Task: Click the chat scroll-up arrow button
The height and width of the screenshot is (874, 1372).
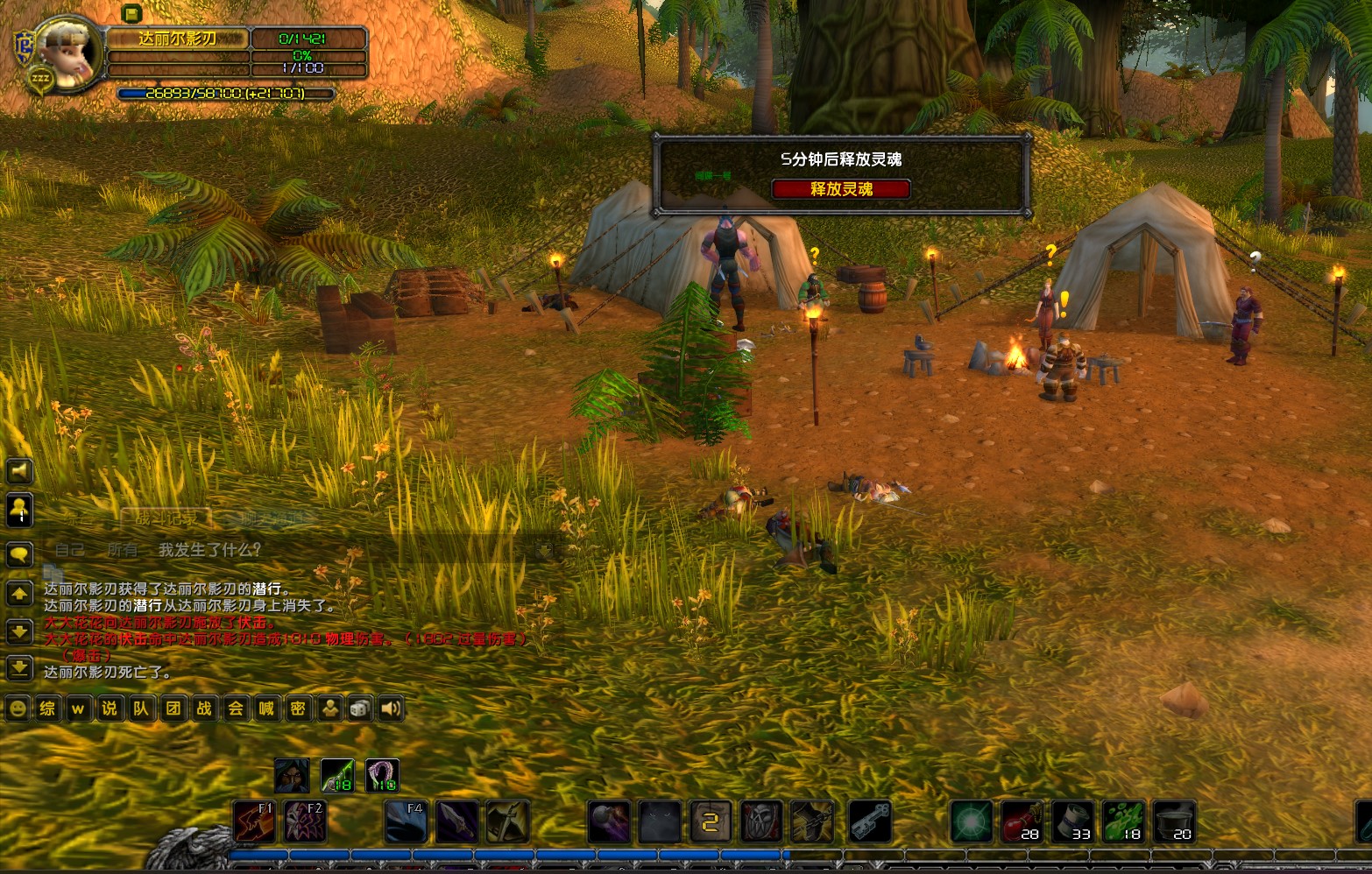Action: tap(19, 594)
